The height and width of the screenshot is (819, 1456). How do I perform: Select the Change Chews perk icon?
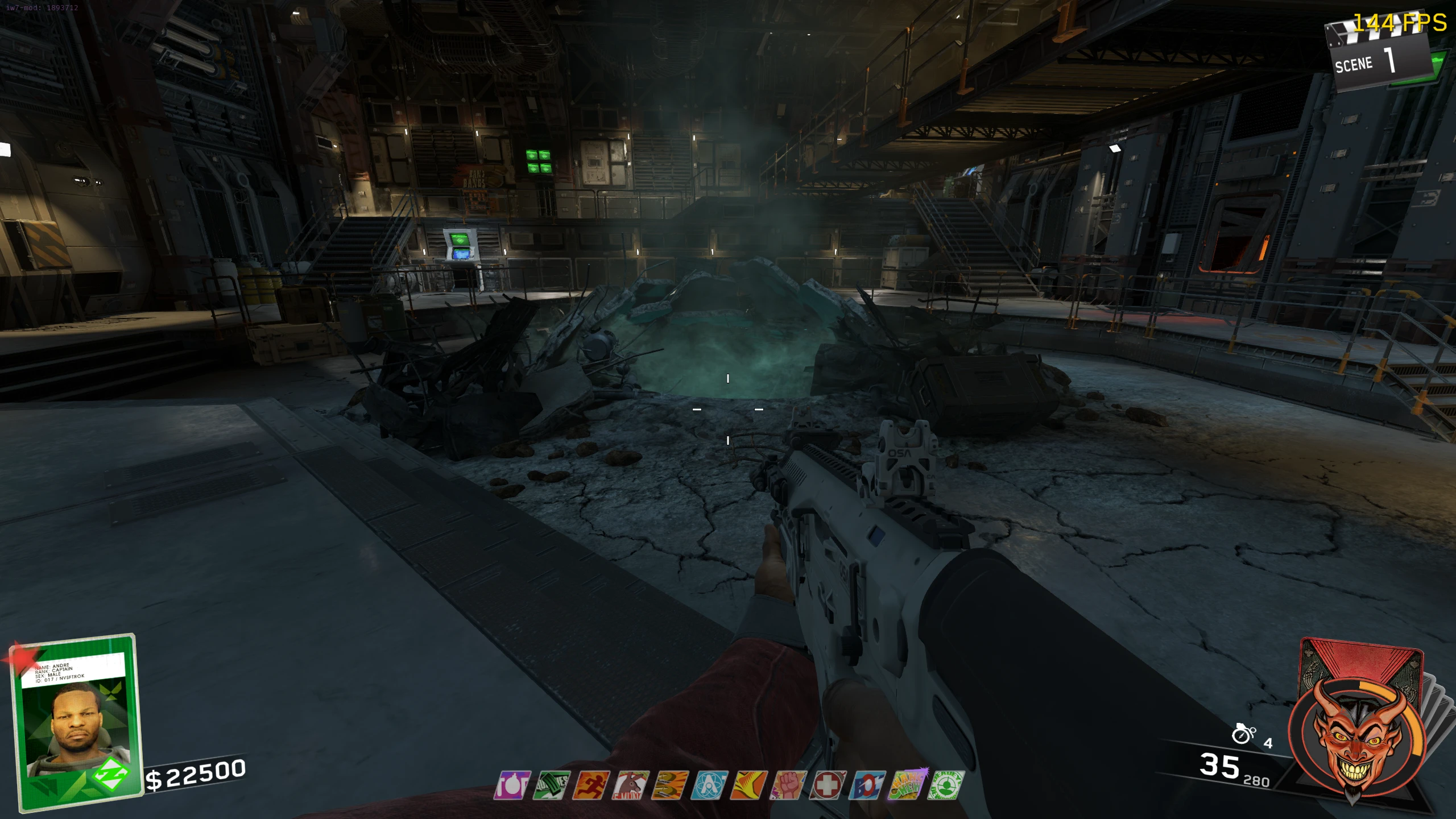click(x=907, y=785)
